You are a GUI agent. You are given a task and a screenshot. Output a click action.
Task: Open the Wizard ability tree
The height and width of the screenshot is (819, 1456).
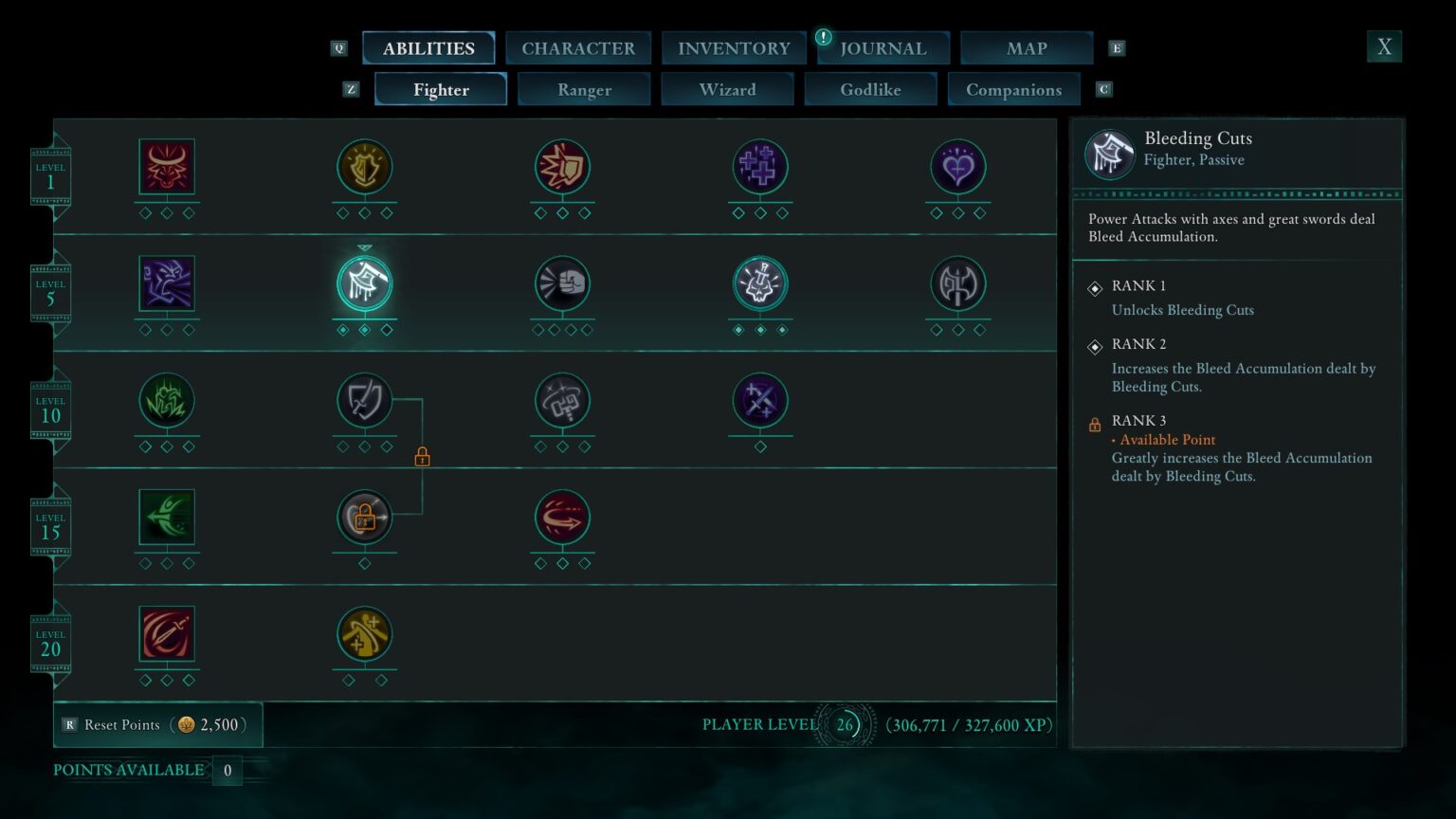click(727, 89)
